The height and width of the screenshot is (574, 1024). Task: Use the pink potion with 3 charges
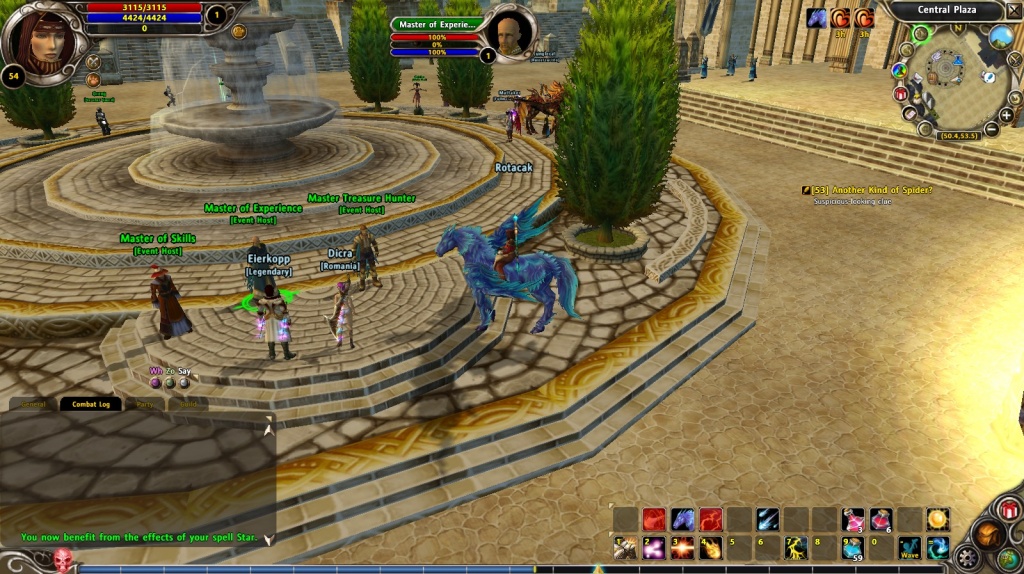tap(853, 519)
